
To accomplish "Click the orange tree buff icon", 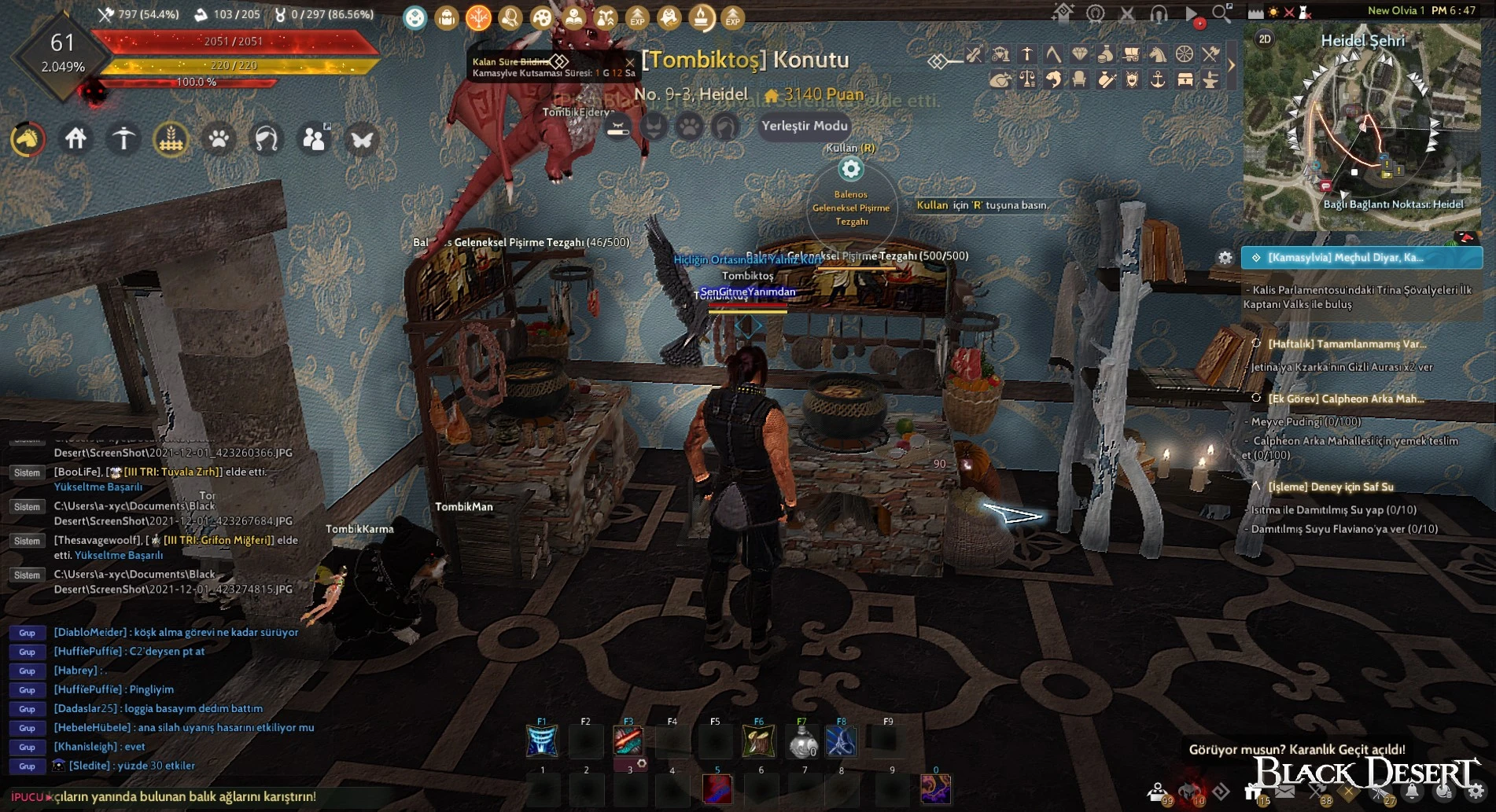I will [478, 17].
